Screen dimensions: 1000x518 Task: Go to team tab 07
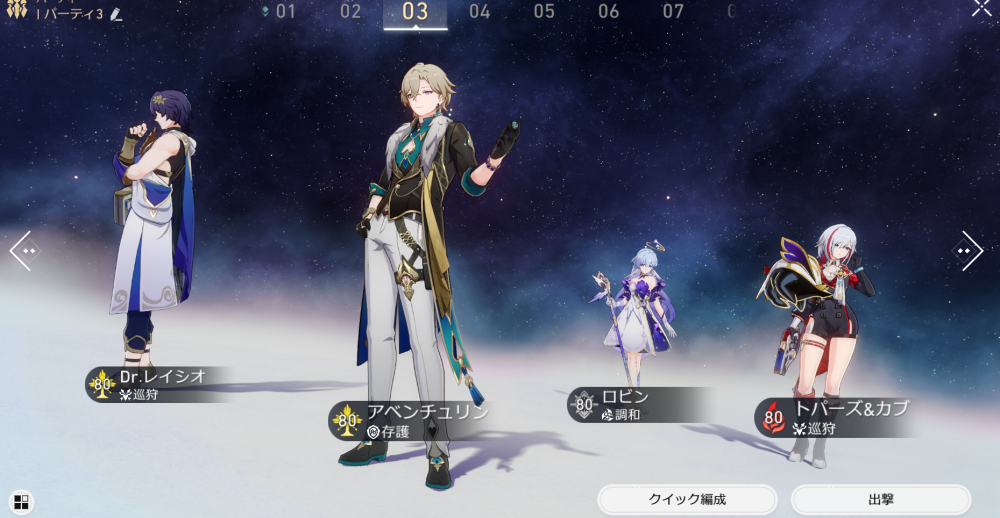[673, 12]
